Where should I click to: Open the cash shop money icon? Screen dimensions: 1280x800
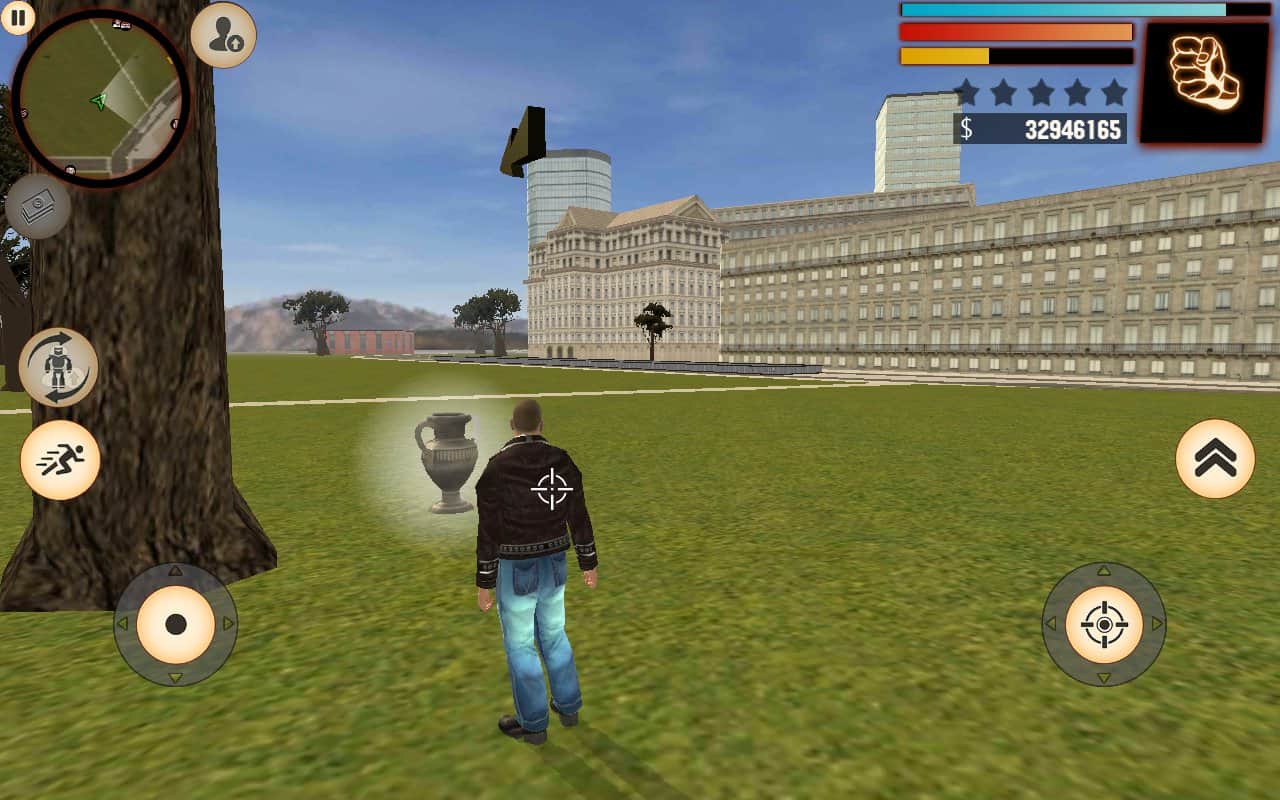[38, 207]
